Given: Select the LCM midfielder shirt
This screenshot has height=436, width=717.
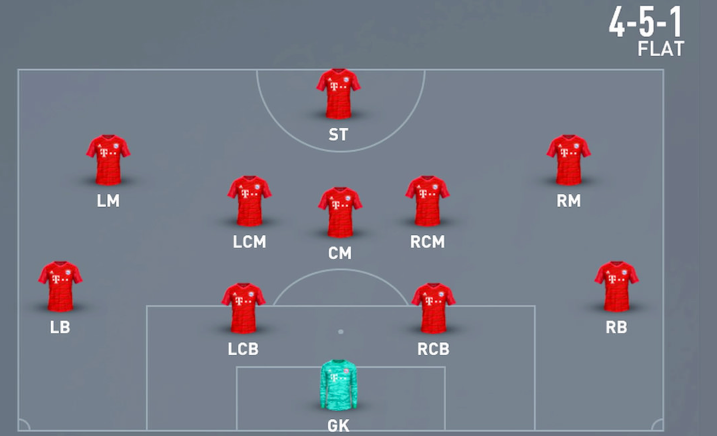Looking at the screenshot, I should tap(249, 200).
